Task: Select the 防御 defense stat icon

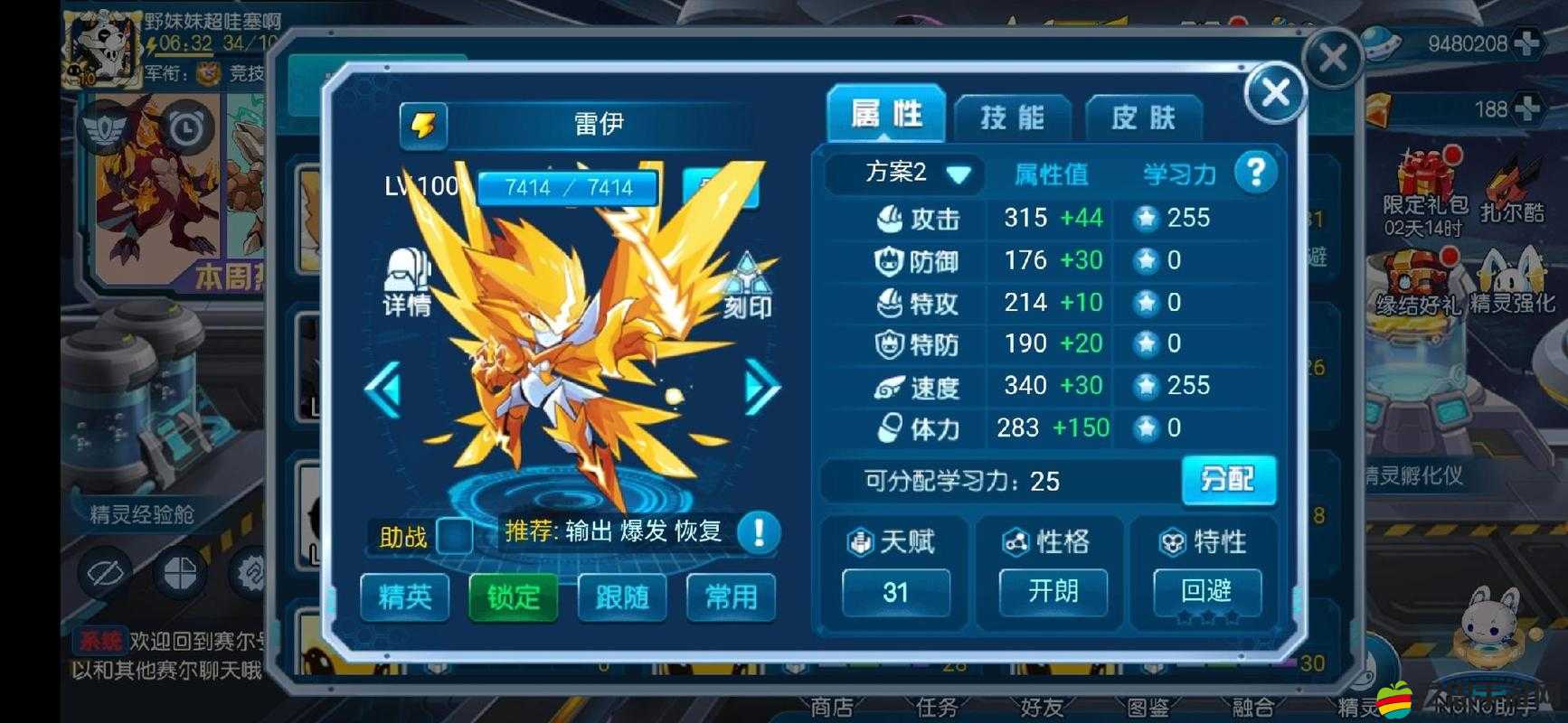Action: click(x=889, y=260)
